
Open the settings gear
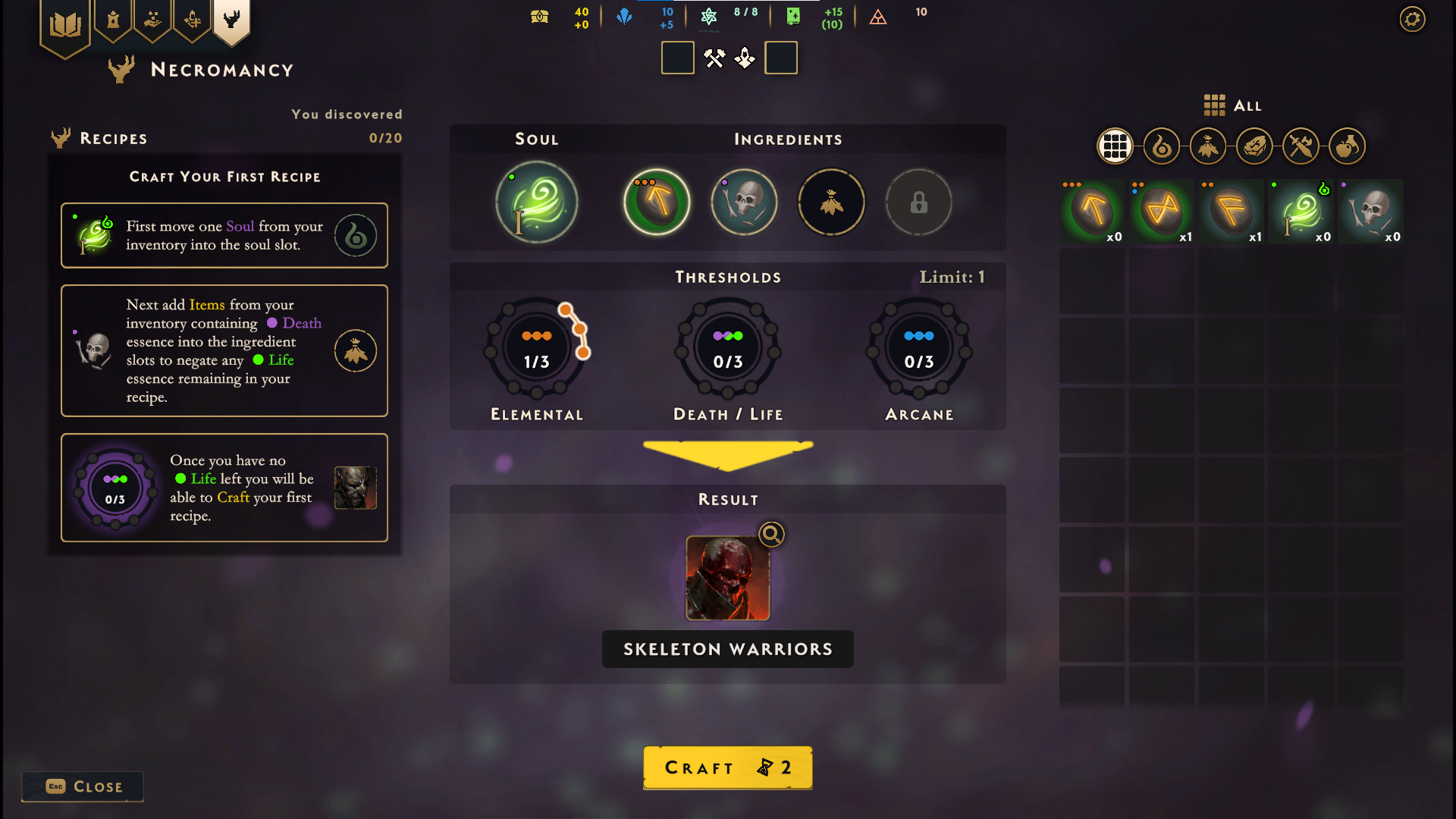[1412, 19]
